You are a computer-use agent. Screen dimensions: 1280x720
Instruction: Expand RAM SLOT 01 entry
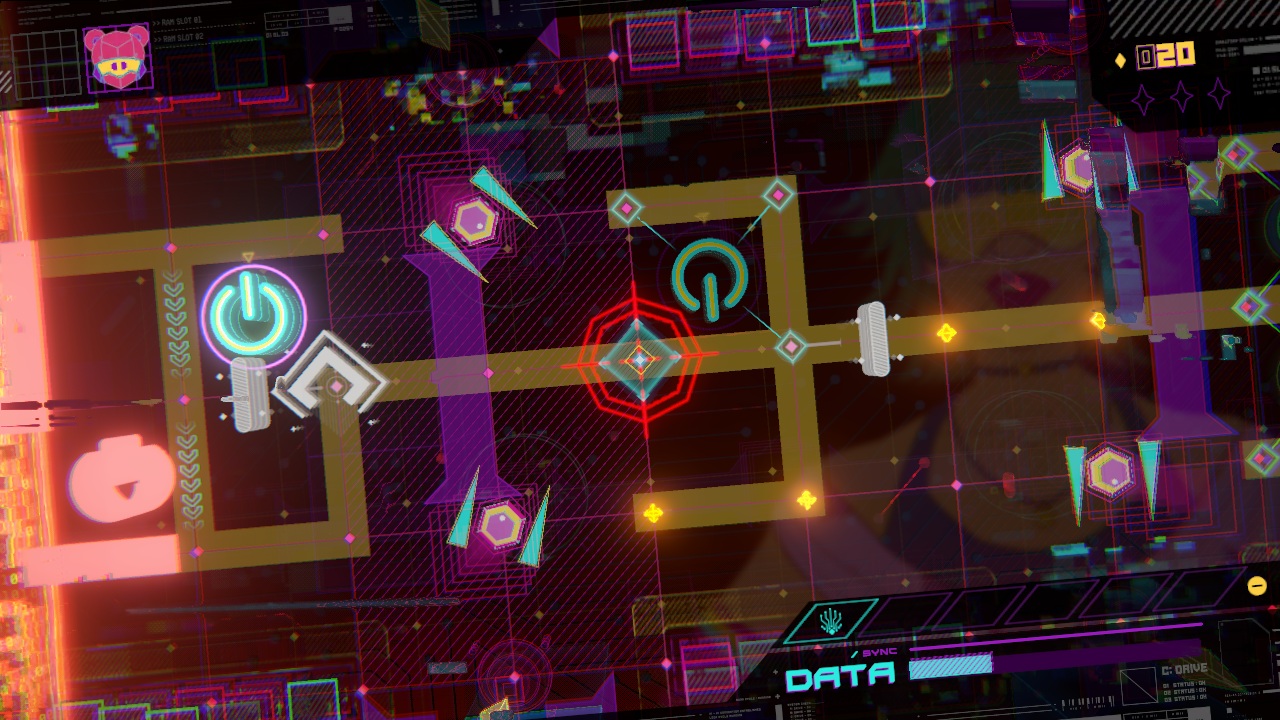pos(178,20)
